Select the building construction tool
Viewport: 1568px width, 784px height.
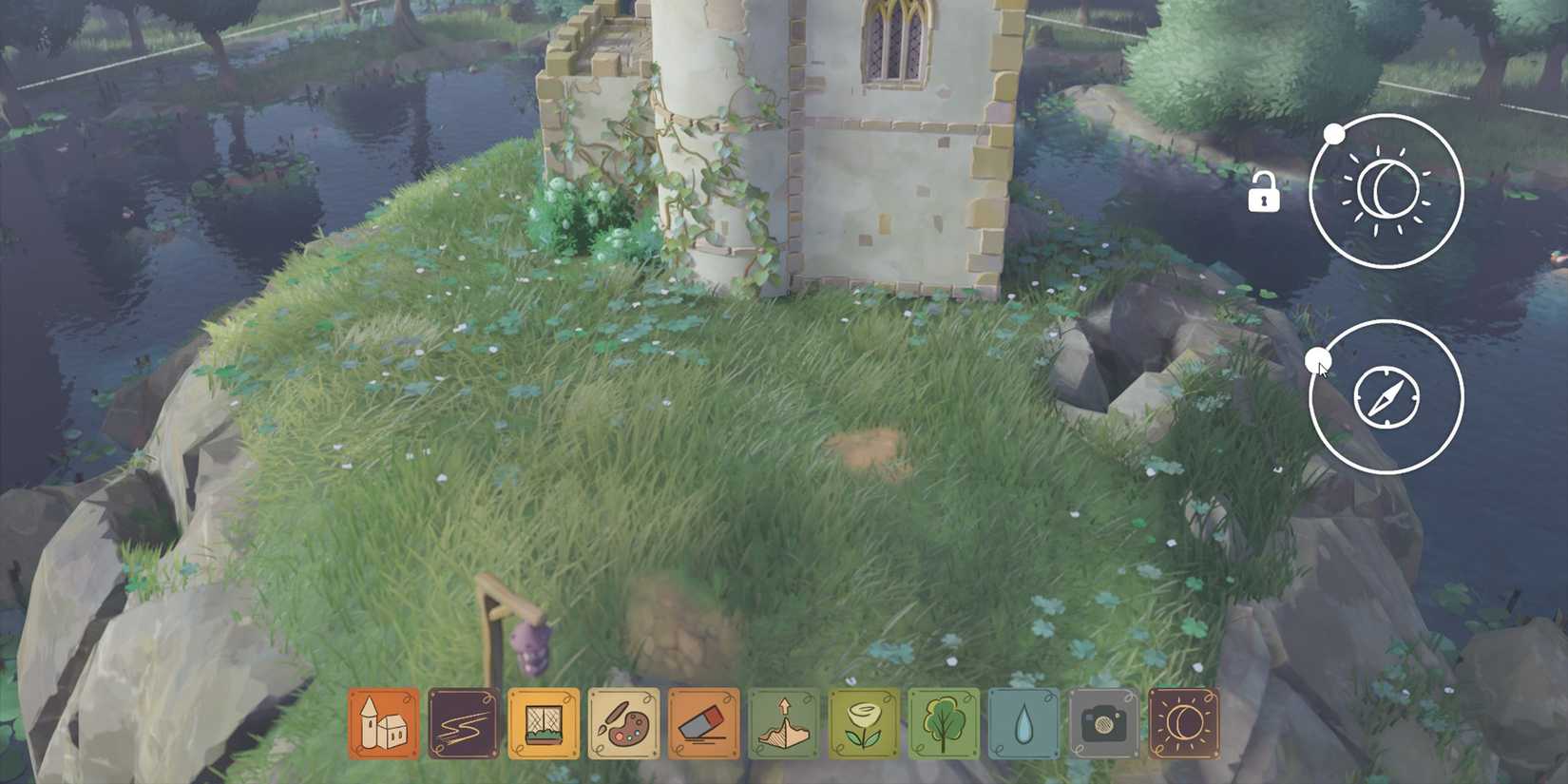click(382, 722)
